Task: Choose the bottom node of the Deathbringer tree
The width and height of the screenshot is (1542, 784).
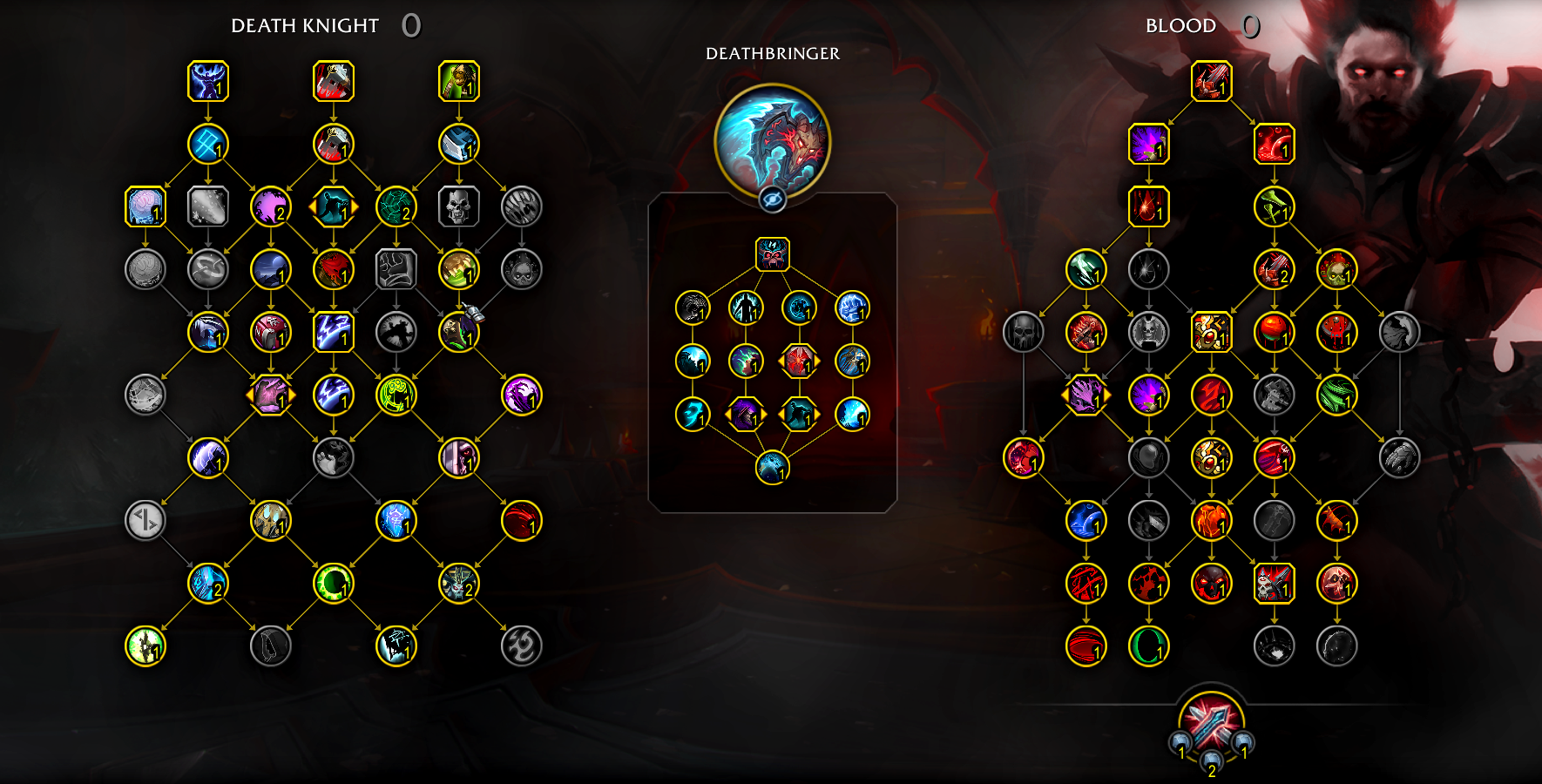Action: (772, 468)
